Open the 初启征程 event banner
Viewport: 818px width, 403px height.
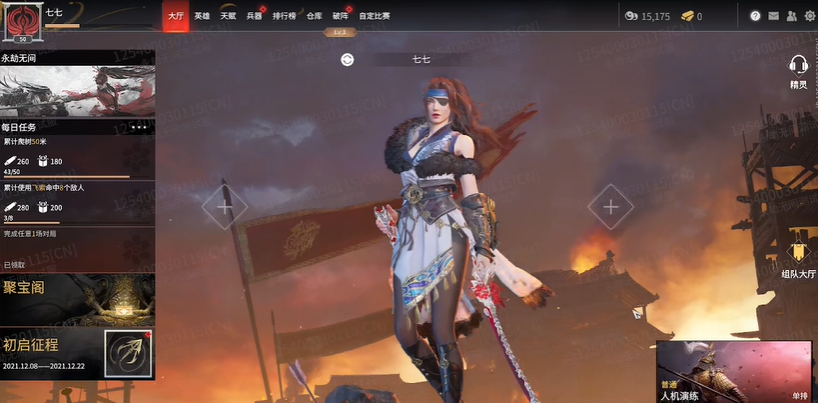coord(77,353)
